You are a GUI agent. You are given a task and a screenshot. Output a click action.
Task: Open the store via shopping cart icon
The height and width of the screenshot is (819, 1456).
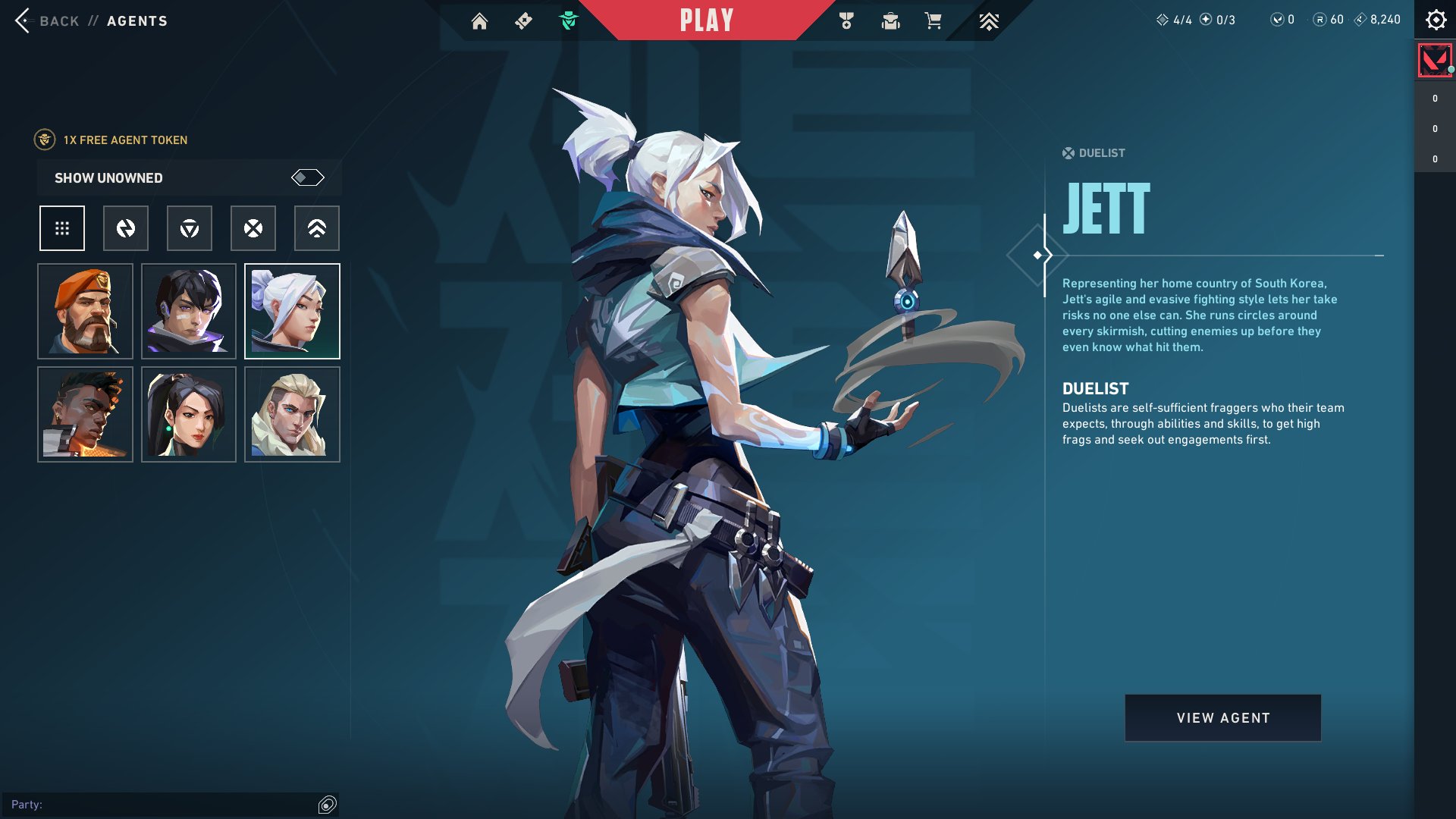pyautogui.click(x=933, y=21)
